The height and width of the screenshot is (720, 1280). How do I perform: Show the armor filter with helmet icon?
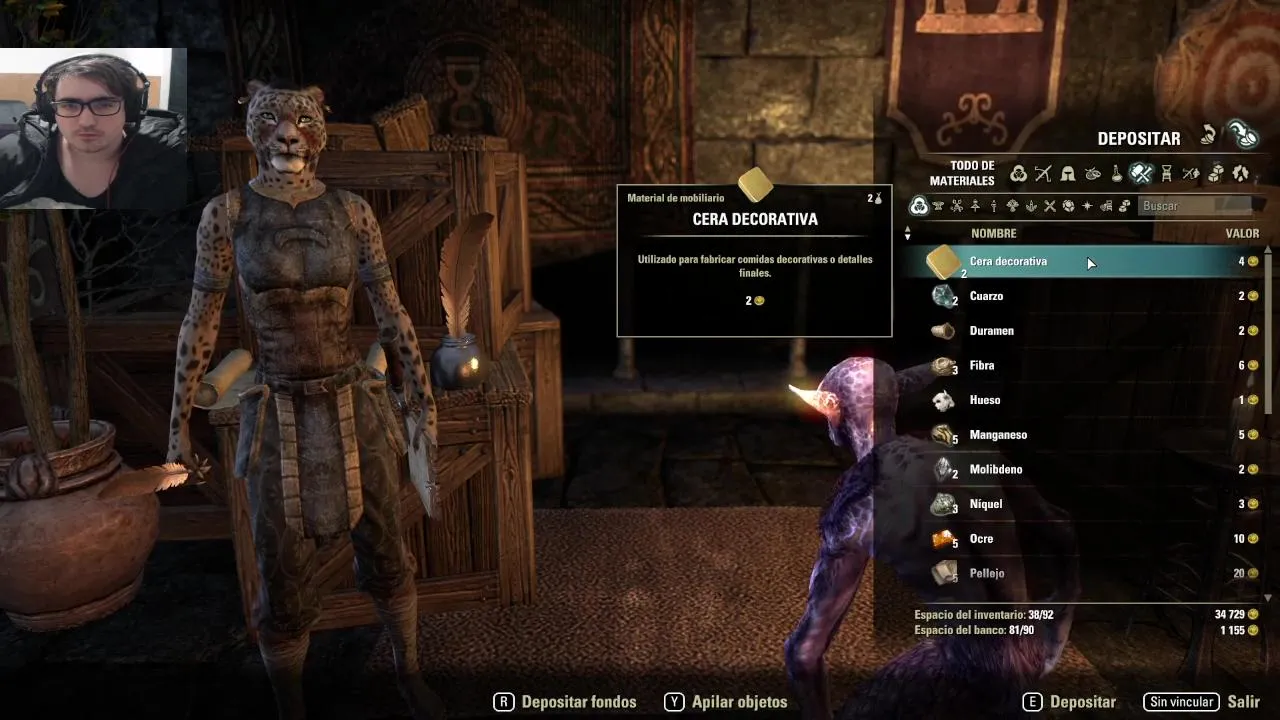click(x=1068, y=174)
